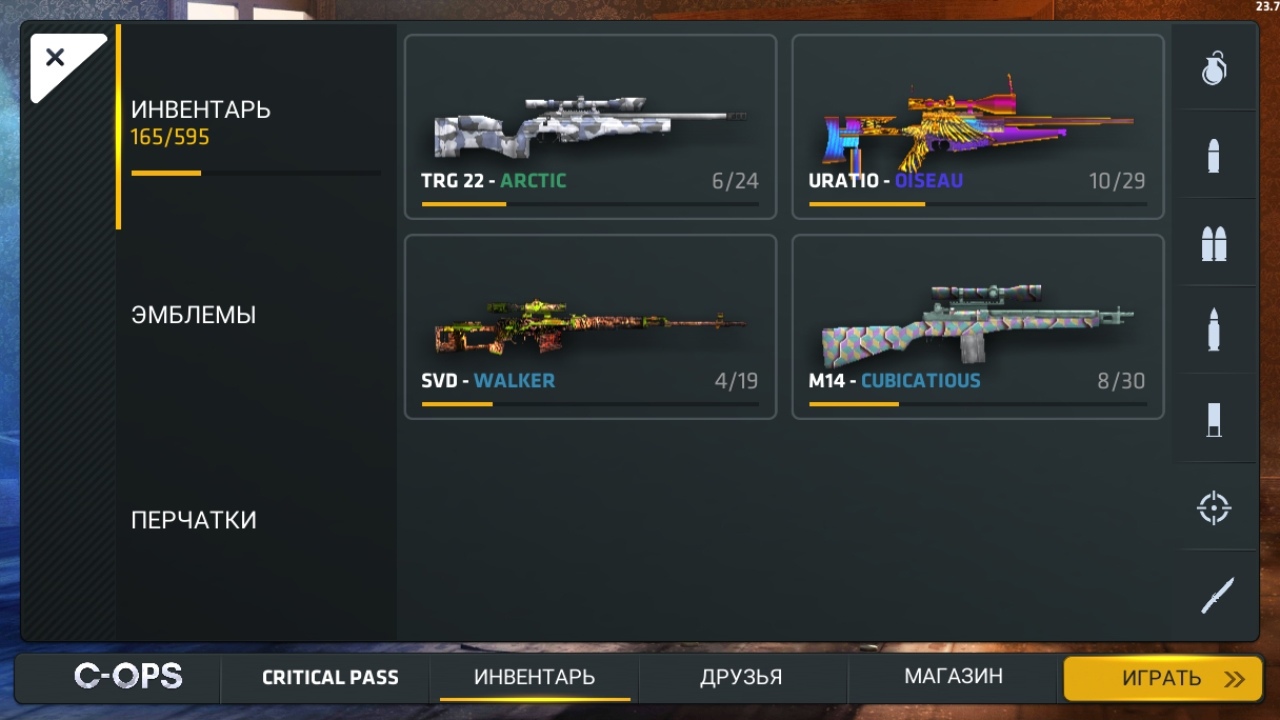This screenshot has height=720, width=1280.
Task: Open the Эмблемы category
Action: (x=194, y=315)
